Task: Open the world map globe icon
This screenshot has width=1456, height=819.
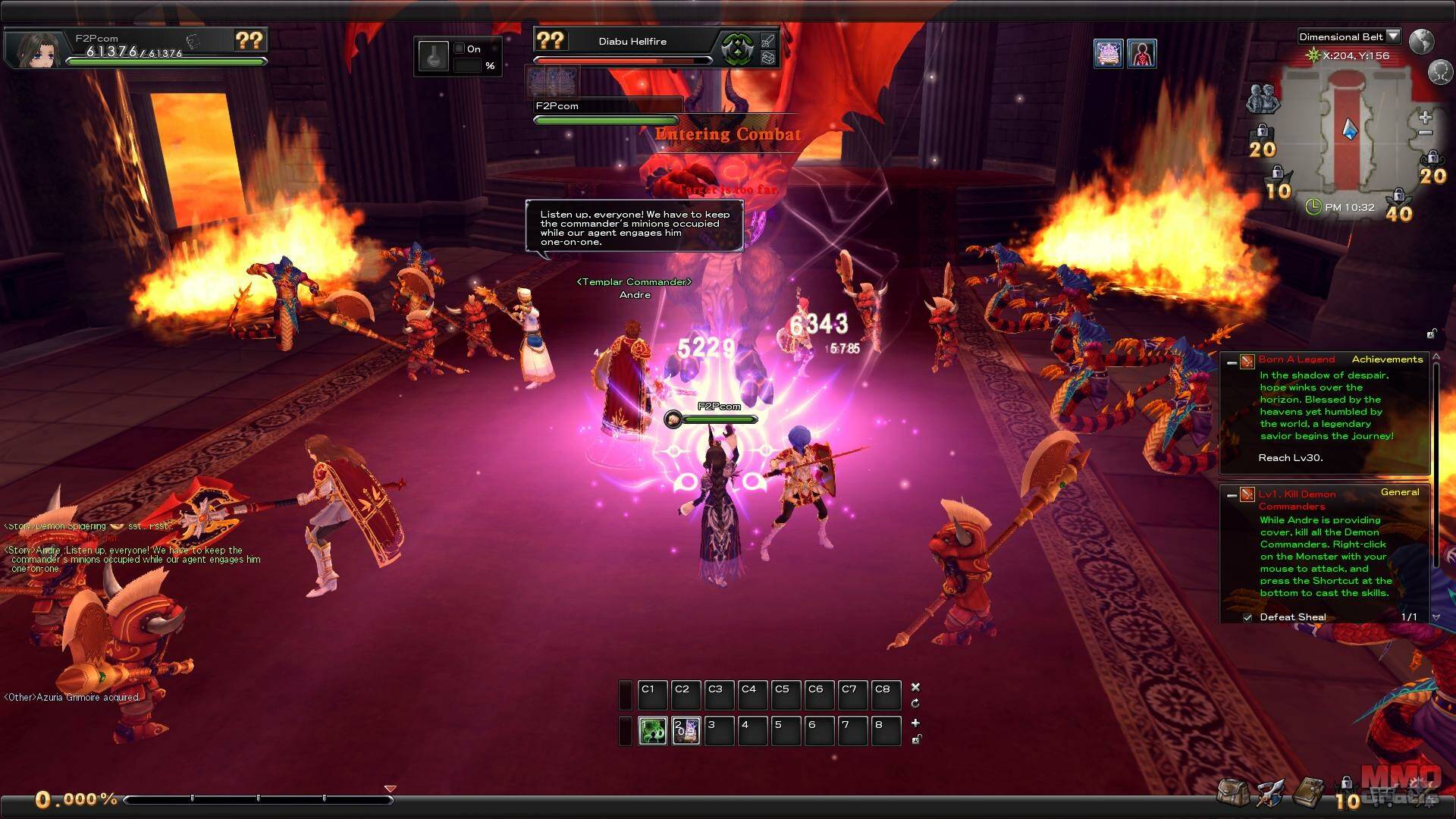Action: [1421, 41]
